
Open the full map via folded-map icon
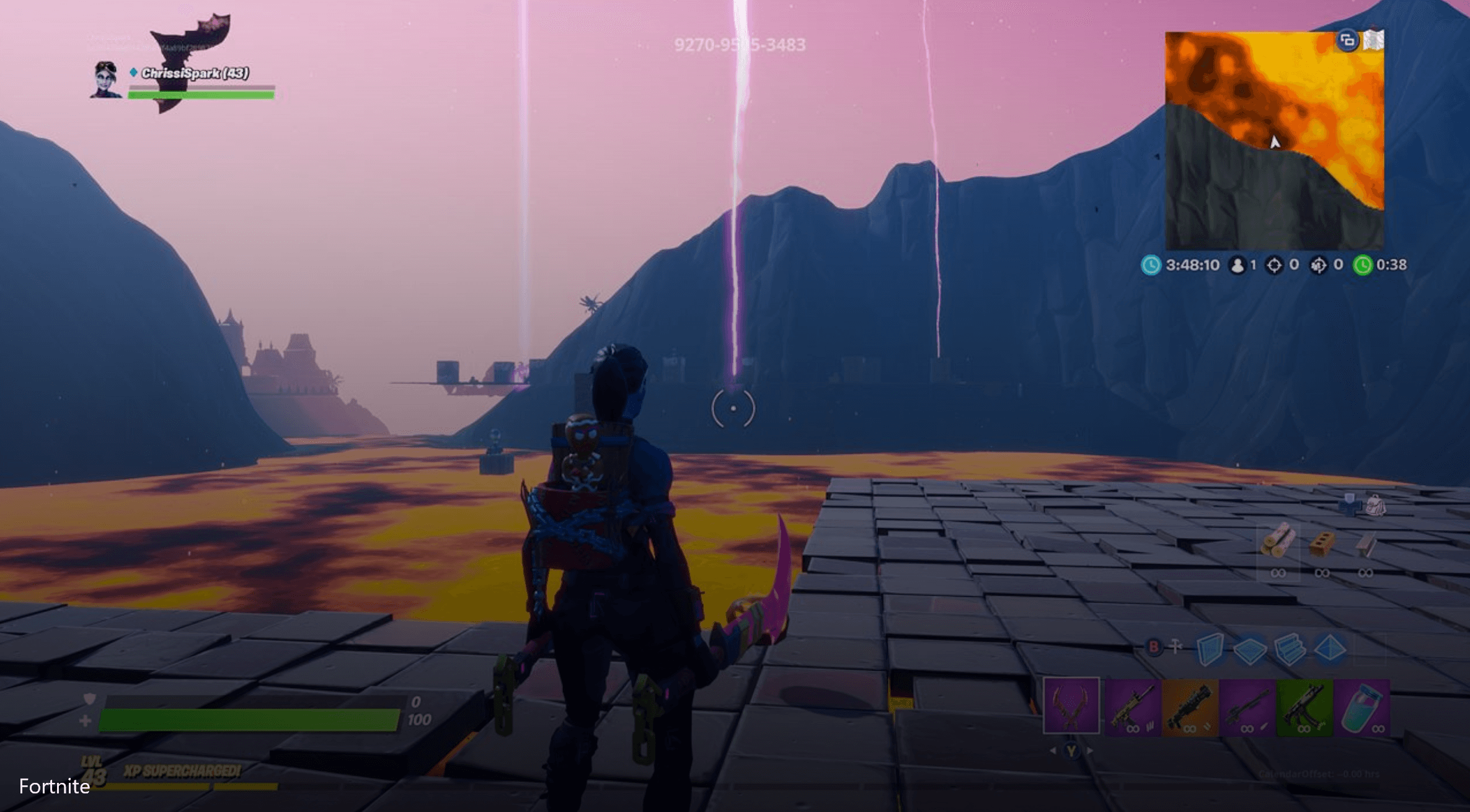tap(1374, 41)
